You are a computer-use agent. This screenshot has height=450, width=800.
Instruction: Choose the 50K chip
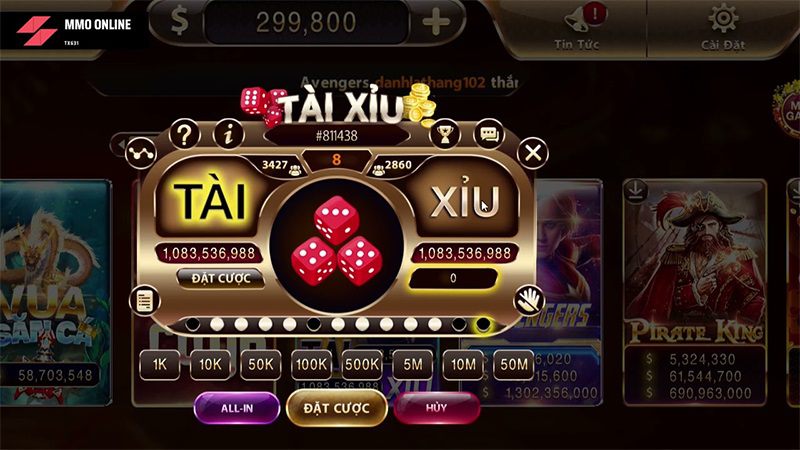pyautogui.click(x=261, y=366)
